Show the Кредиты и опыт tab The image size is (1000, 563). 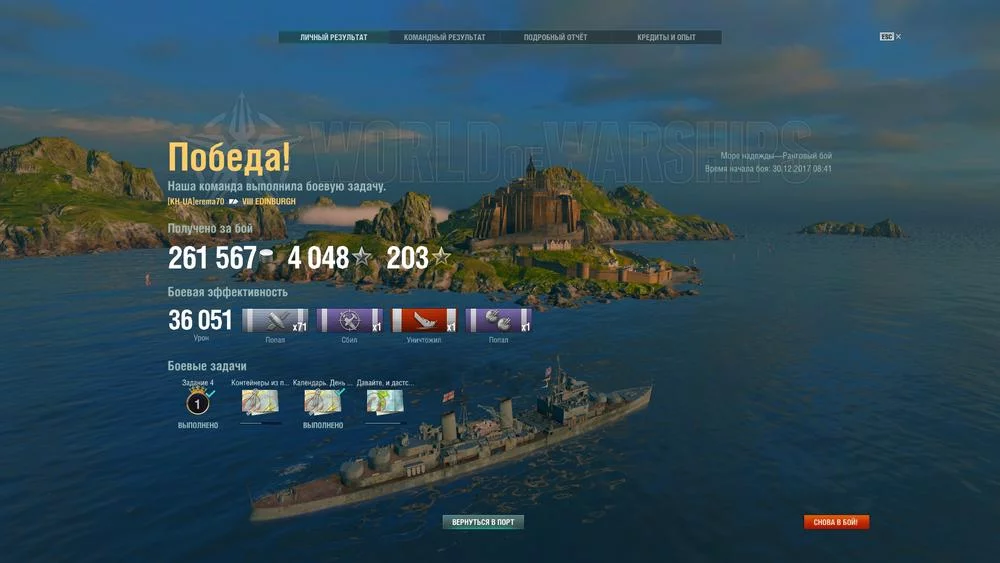pyautogui.click(x=666, y=38)
